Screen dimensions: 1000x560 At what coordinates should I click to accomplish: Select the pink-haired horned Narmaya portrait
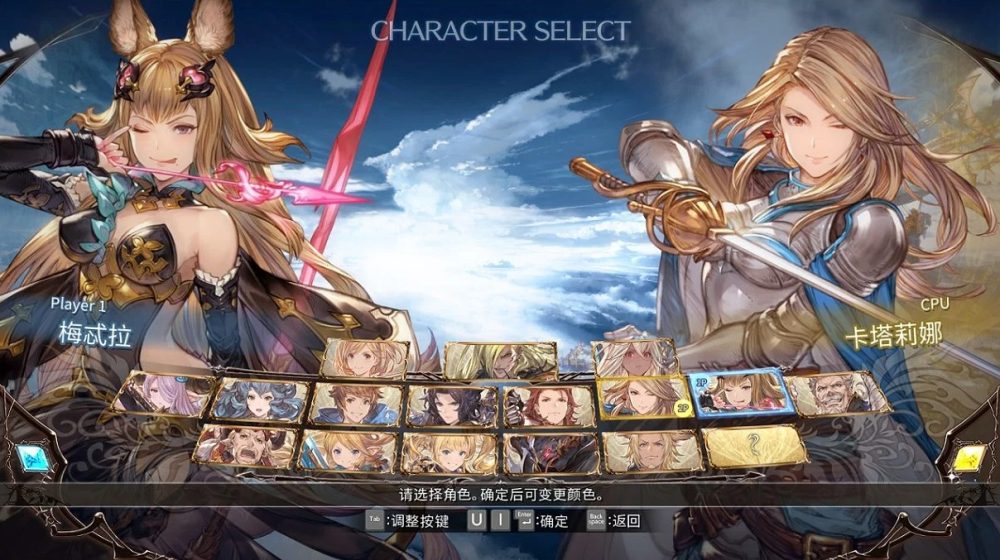(x=164, y=393)
